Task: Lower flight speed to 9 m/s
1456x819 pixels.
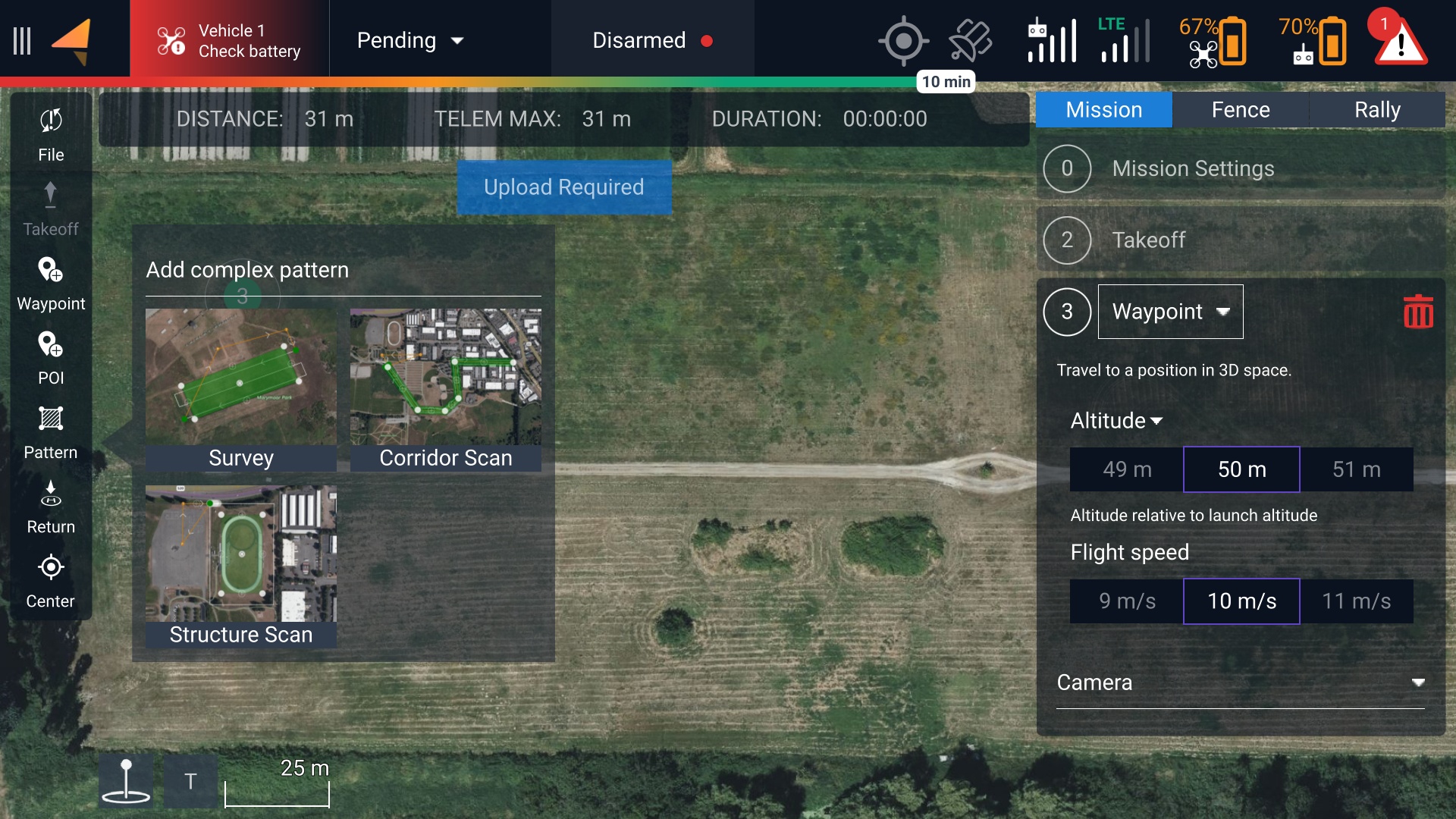Action: coord(1127,601)
